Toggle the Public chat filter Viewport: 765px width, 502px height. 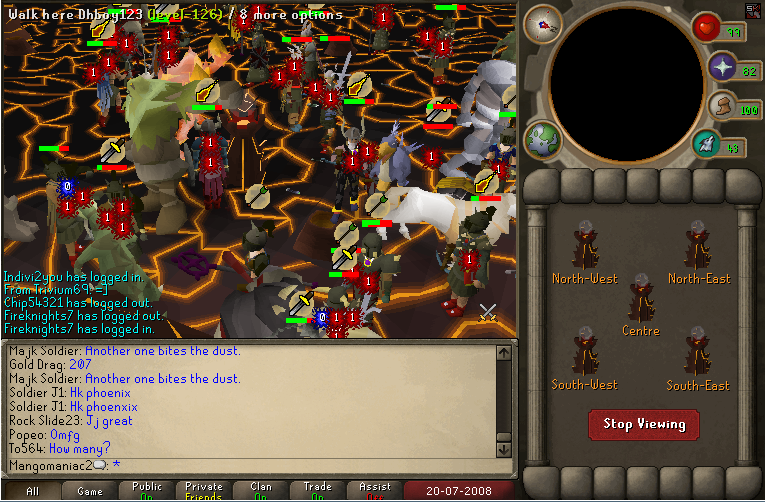147,491
